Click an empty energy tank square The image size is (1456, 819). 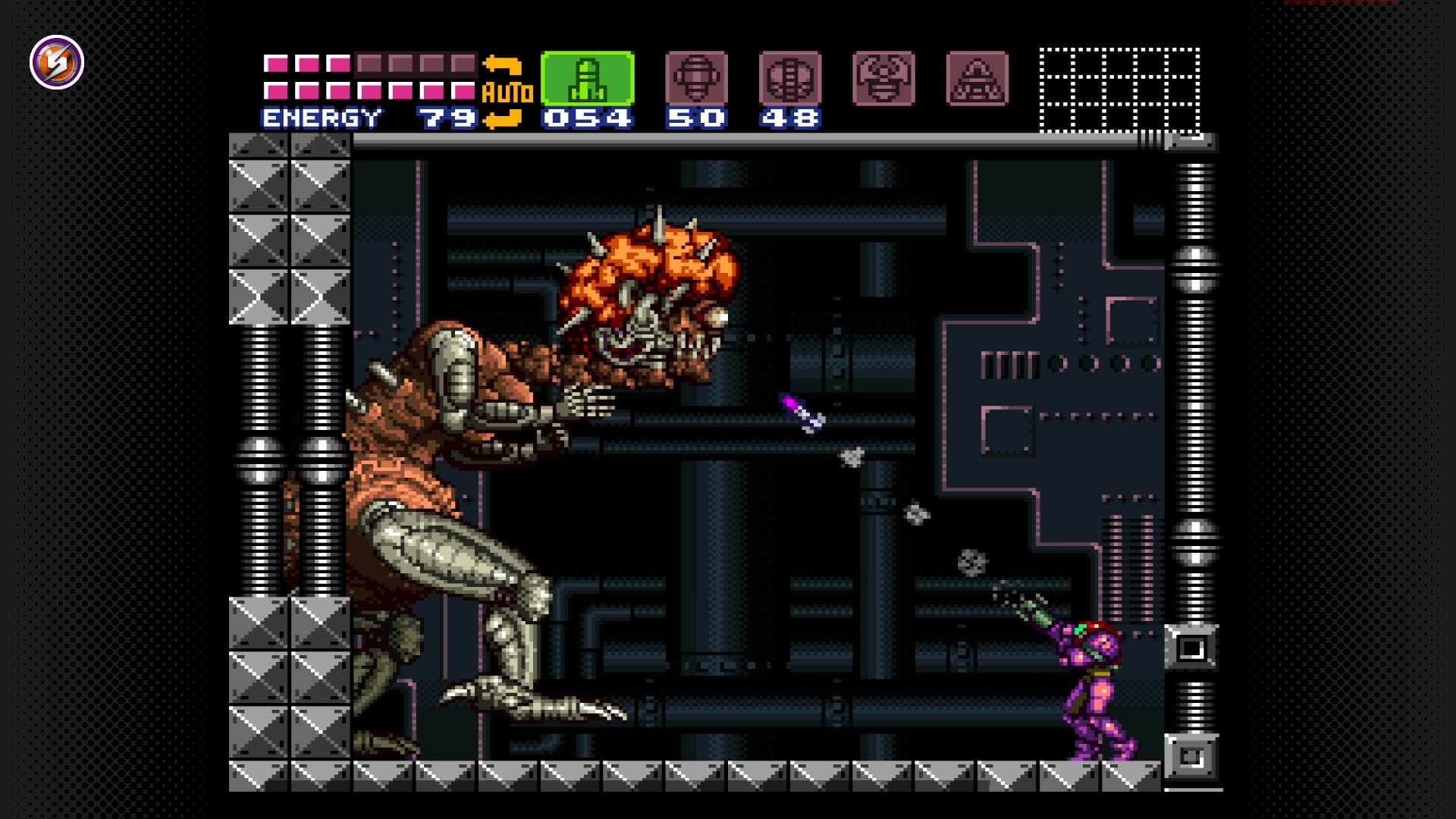[x=402, y=64]
